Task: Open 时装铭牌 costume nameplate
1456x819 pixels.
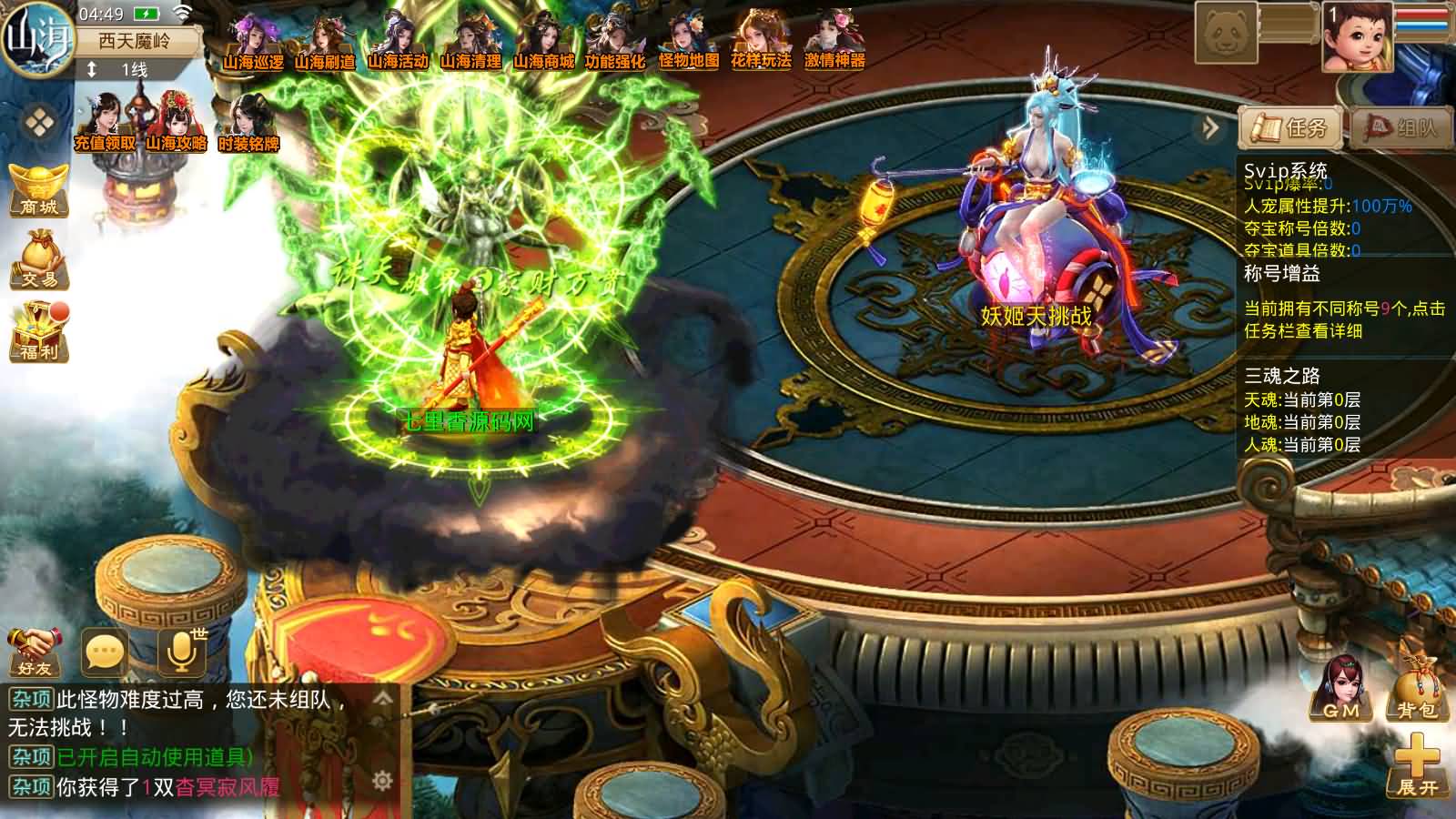Action: point(248,124)
